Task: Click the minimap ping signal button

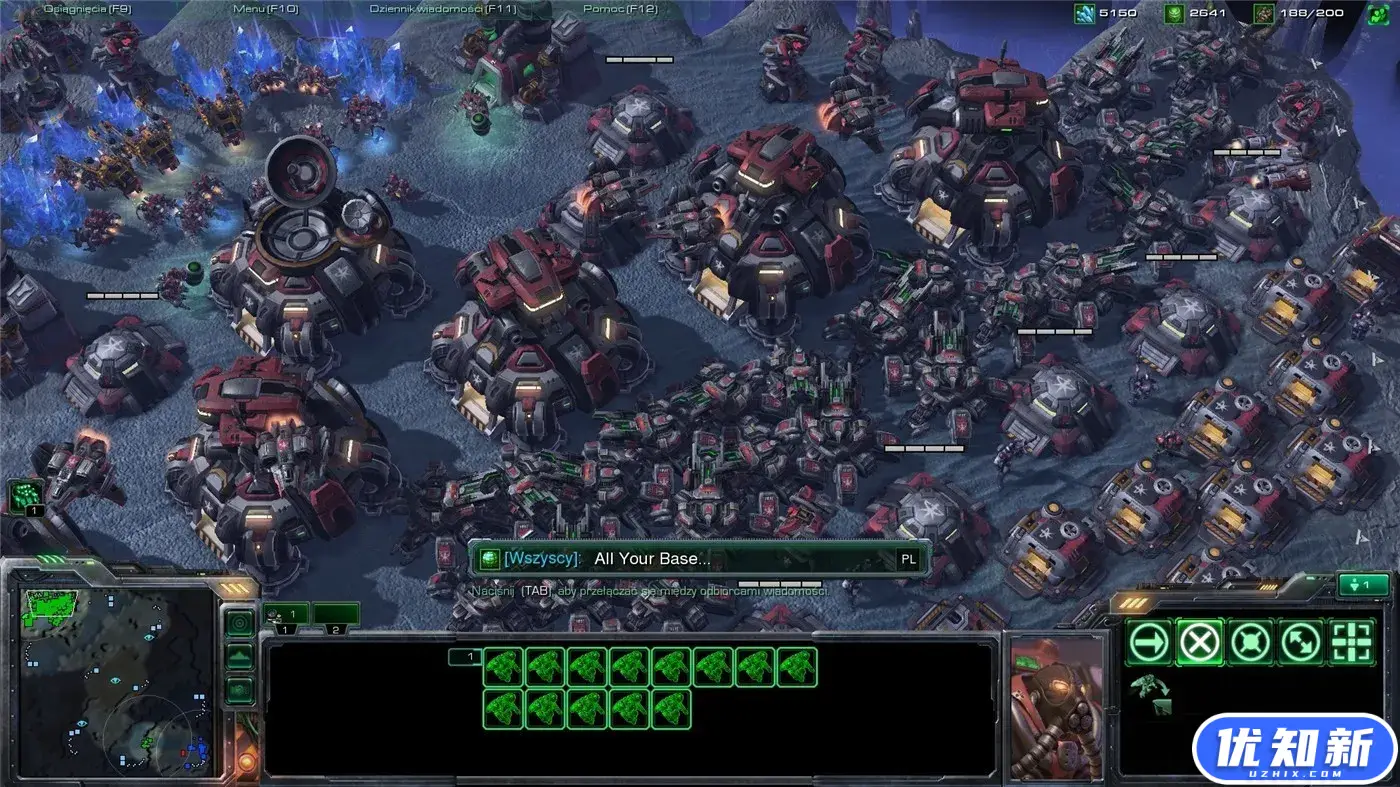Action: tap(239, 624)
